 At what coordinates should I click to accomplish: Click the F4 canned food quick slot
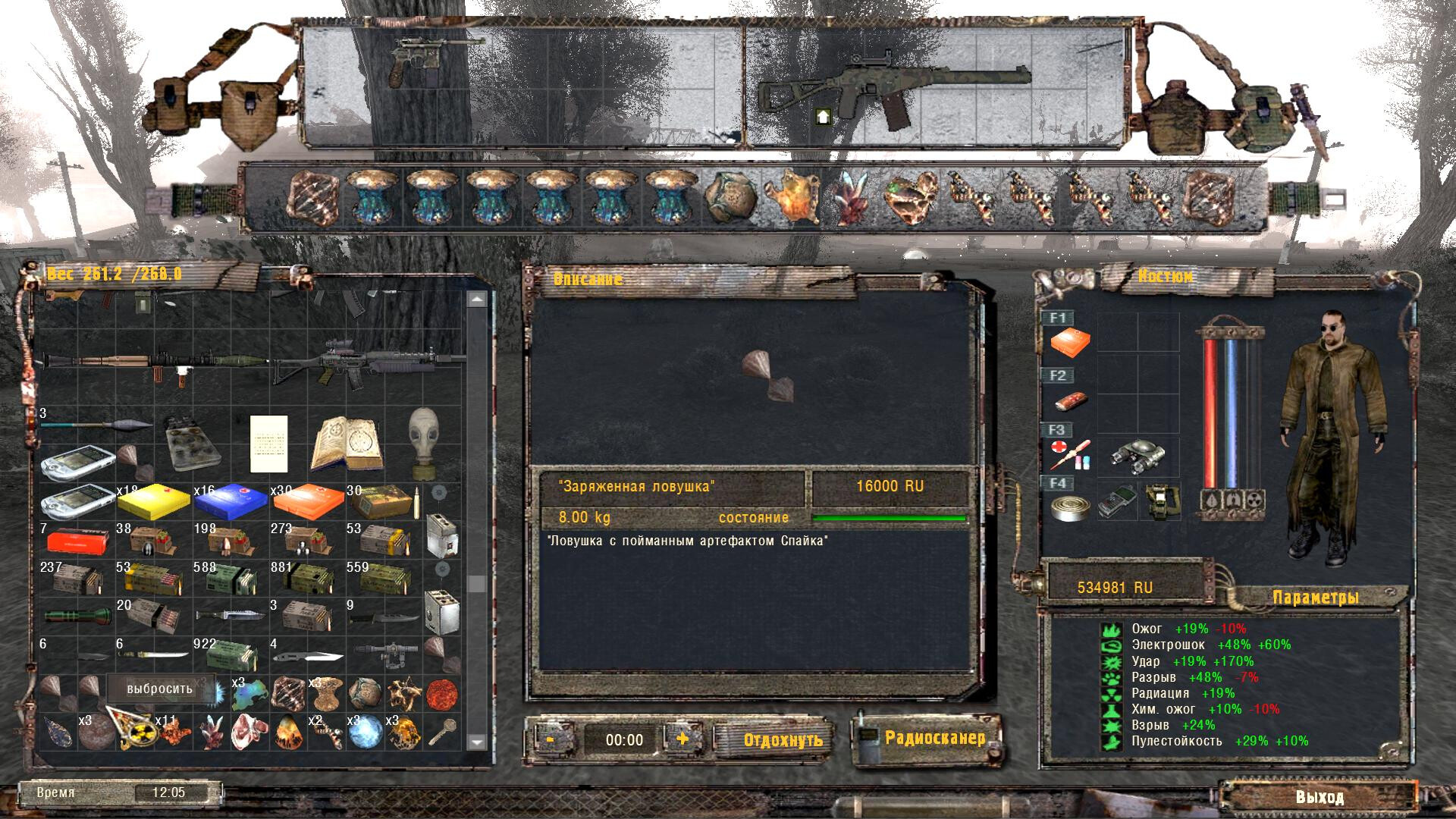[x=1069, y=507]
